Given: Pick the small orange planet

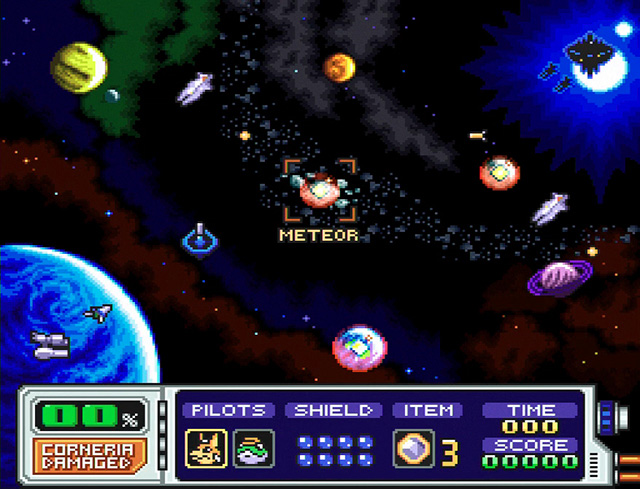Looking at the screenshot, I should coord(339,68).
